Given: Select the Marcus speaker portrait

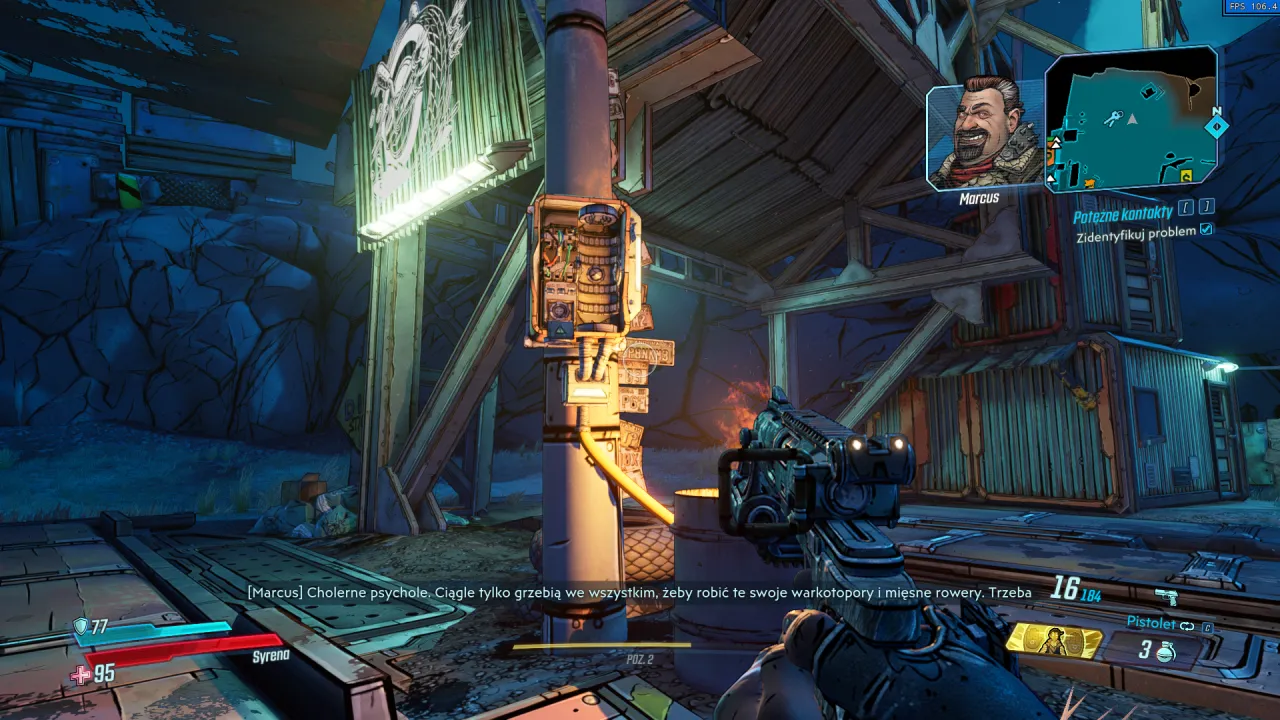Looking at the screenshot, I should tap(985, 135).
